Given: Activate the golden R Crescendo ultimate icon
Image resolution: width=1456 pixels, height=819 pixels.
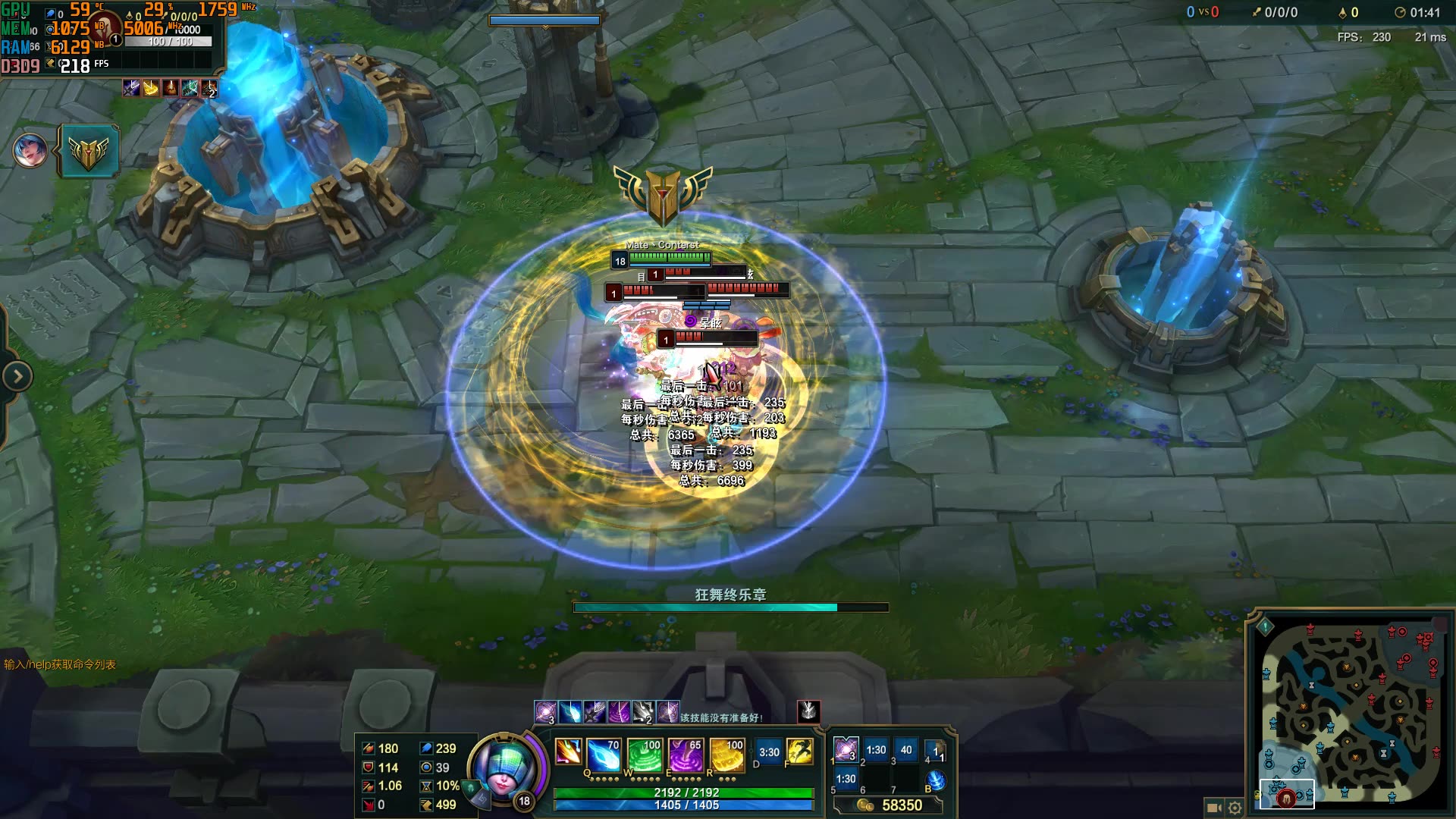Looking at the screenshot, I should 727,754.
